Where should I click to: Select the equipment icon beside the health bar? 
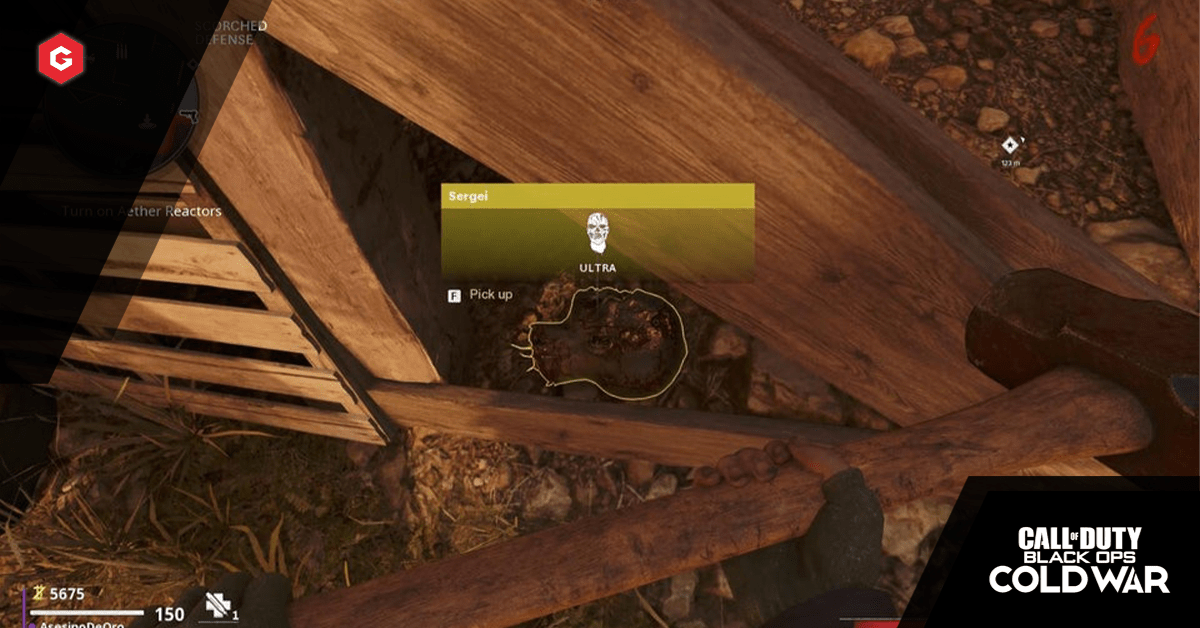pos(220,604)
